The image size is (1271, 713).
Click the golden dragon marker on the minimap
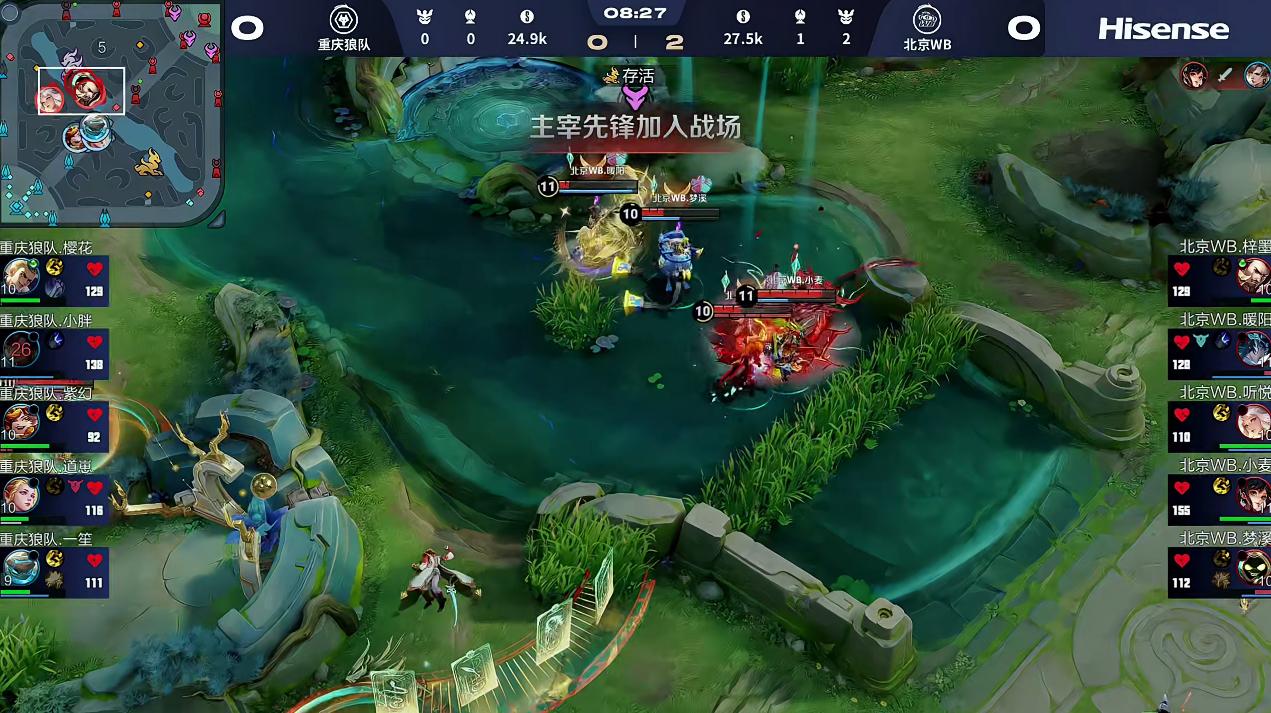(149, 161)
